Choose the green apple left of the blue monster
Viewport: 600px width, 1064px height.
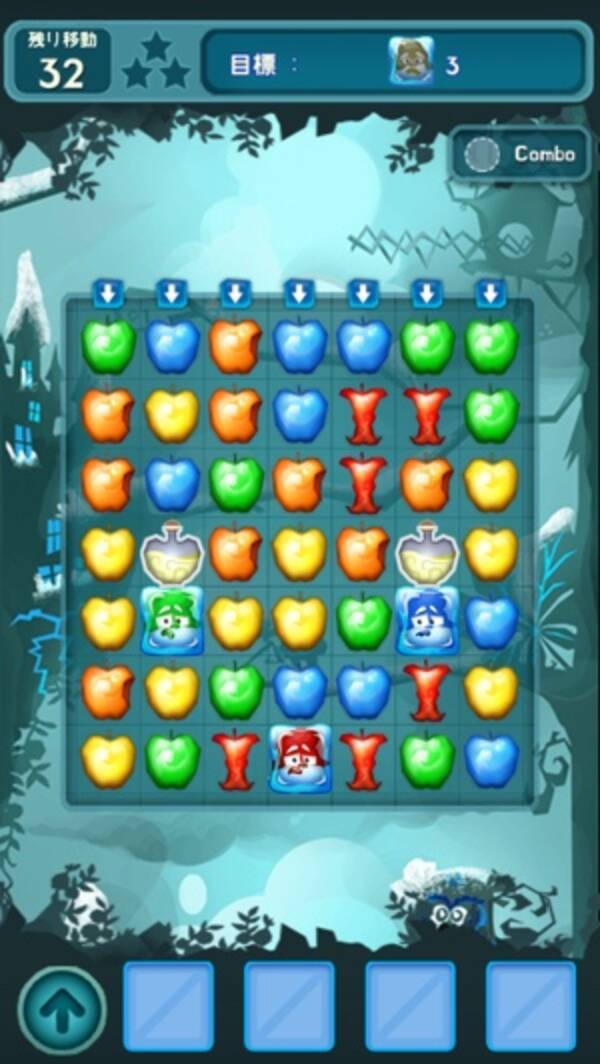click(364, 621)
